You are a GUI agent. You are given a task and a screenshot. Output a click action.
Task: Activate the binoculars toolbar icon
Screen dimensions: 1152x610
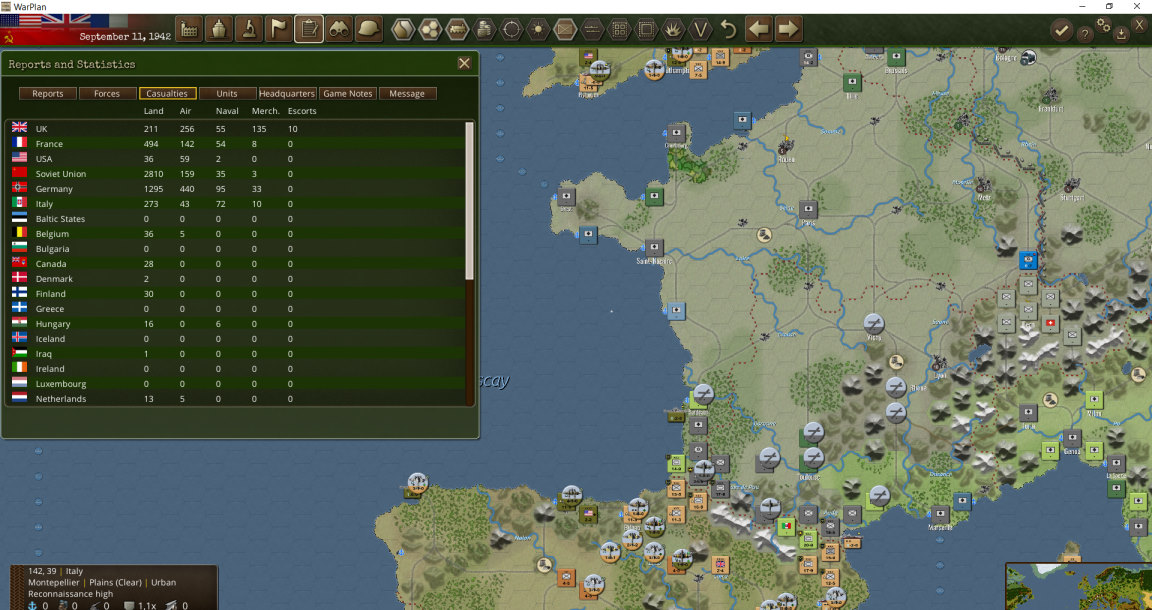(339, 29)
